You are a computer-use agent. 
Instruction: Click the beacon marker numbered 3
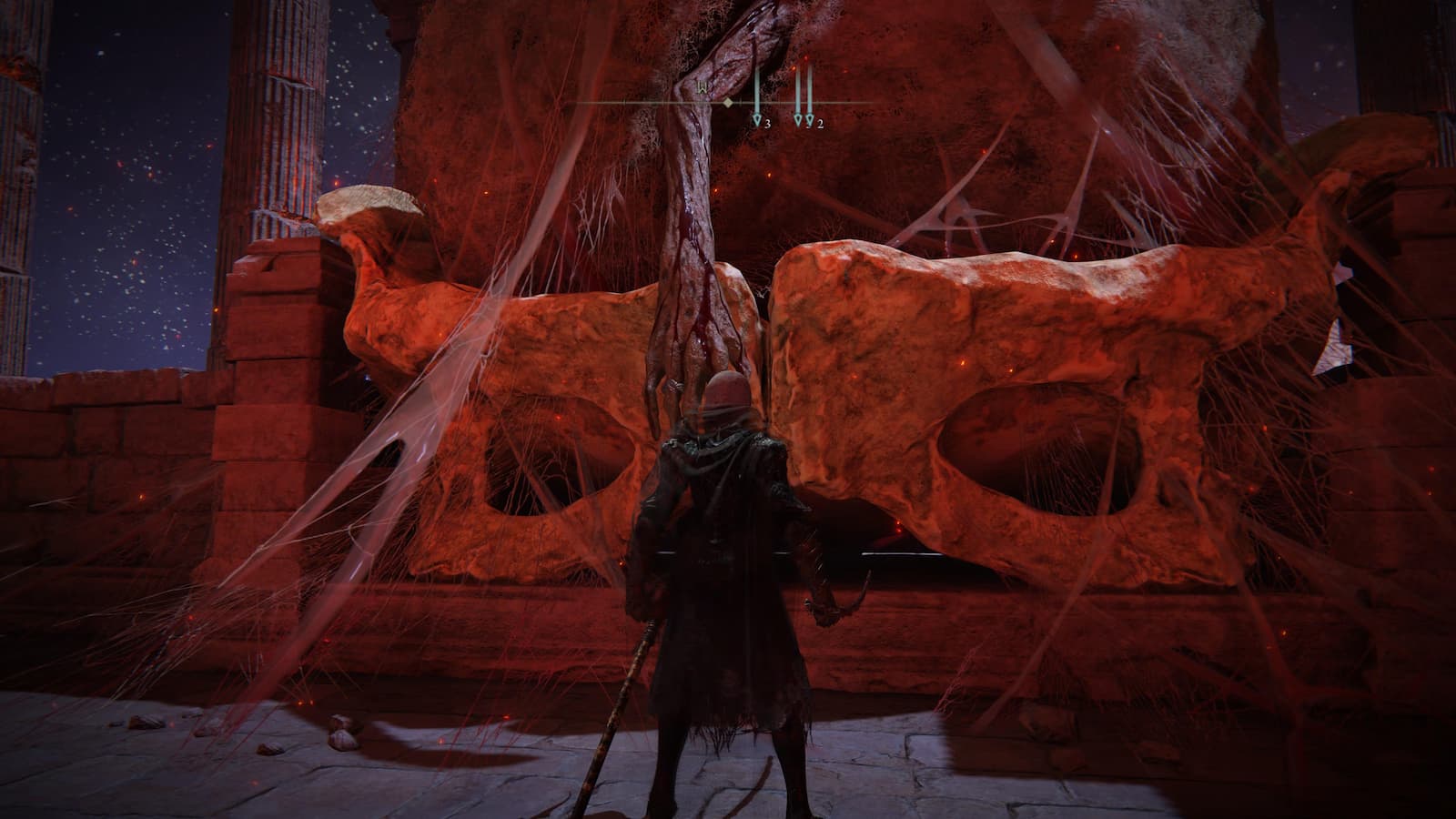tap(756, 119)
